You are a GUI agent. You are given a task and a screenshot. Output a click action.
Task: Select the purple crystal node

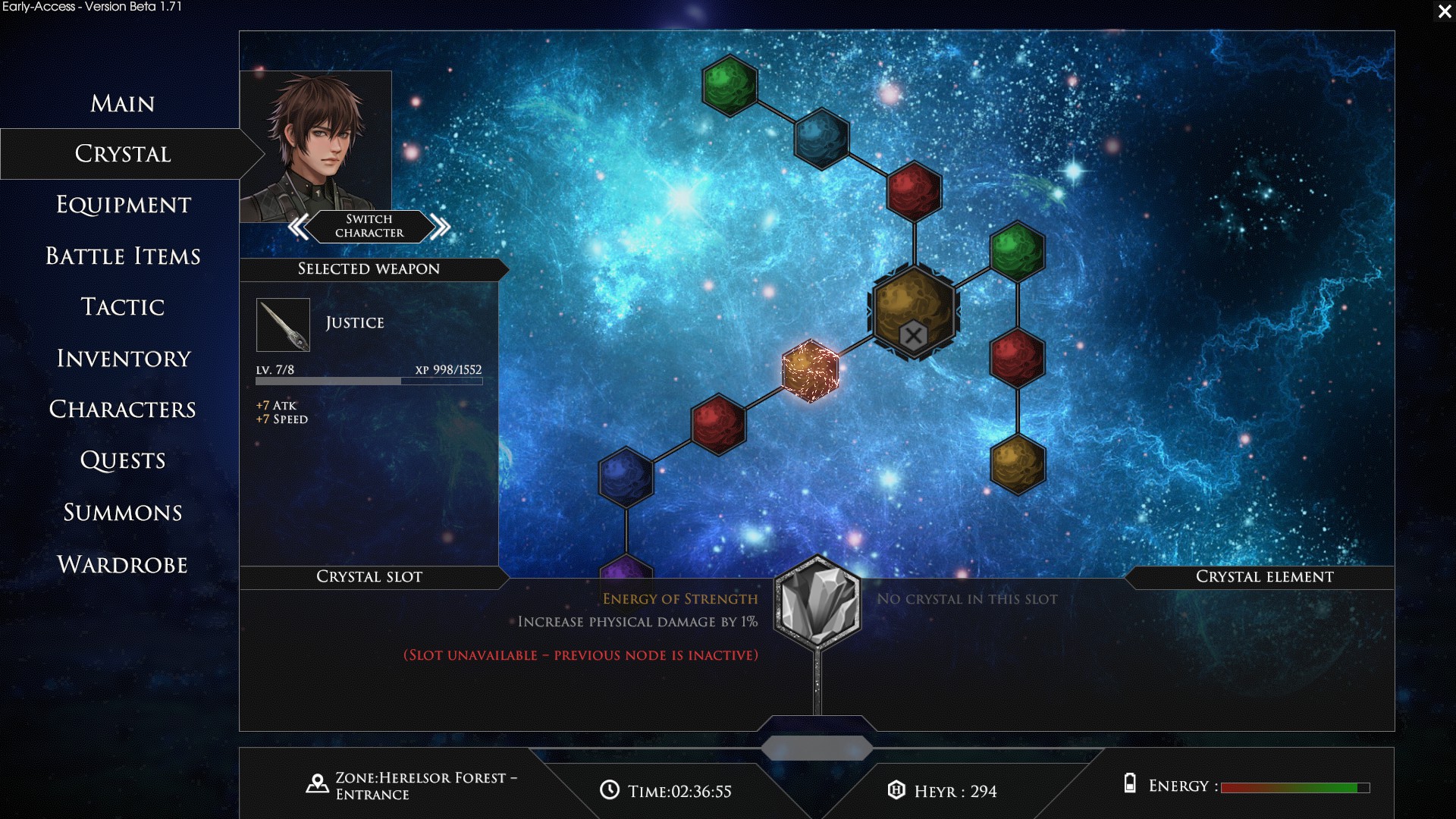click(x=626, y=569)
